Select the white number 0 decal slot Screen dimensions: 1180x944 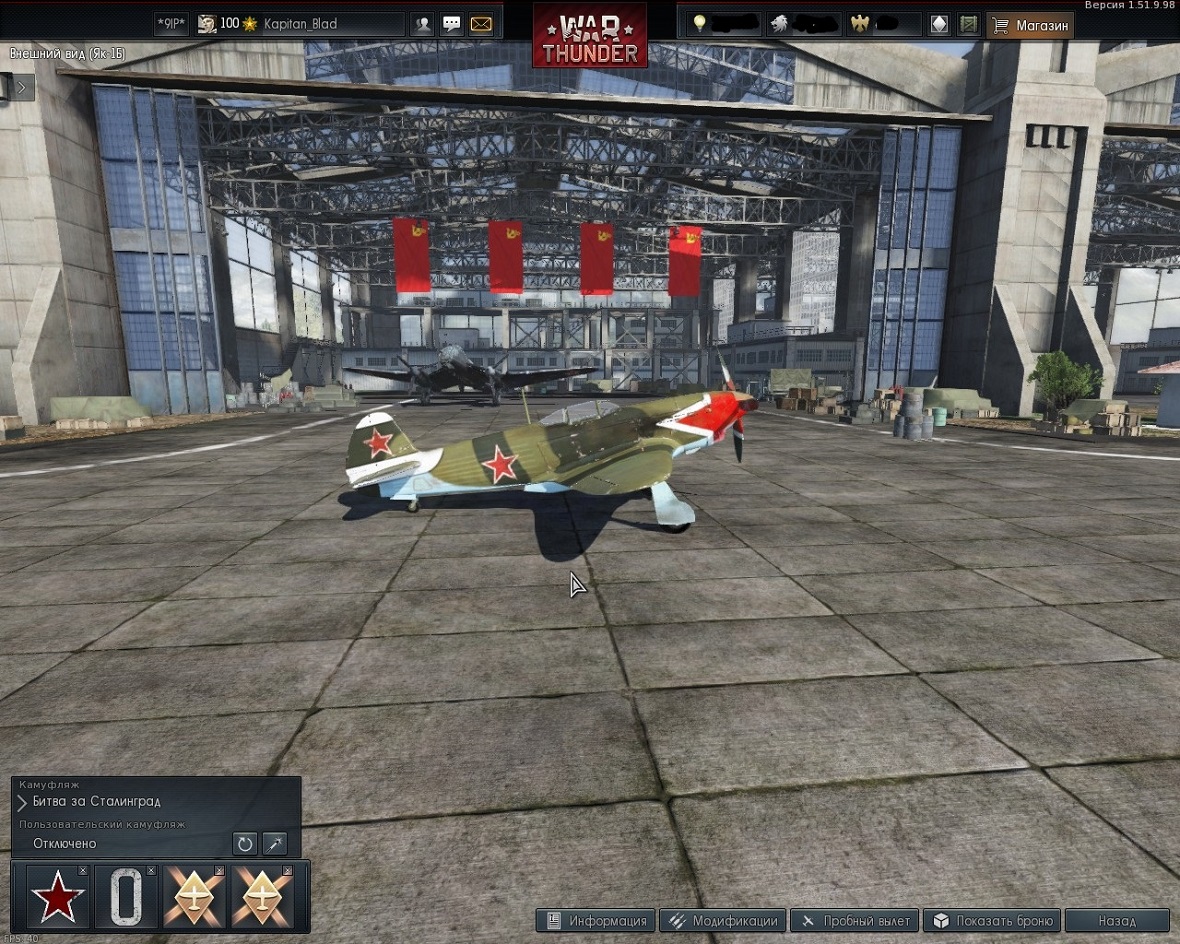pyautogui.click(x=126, y=897)
